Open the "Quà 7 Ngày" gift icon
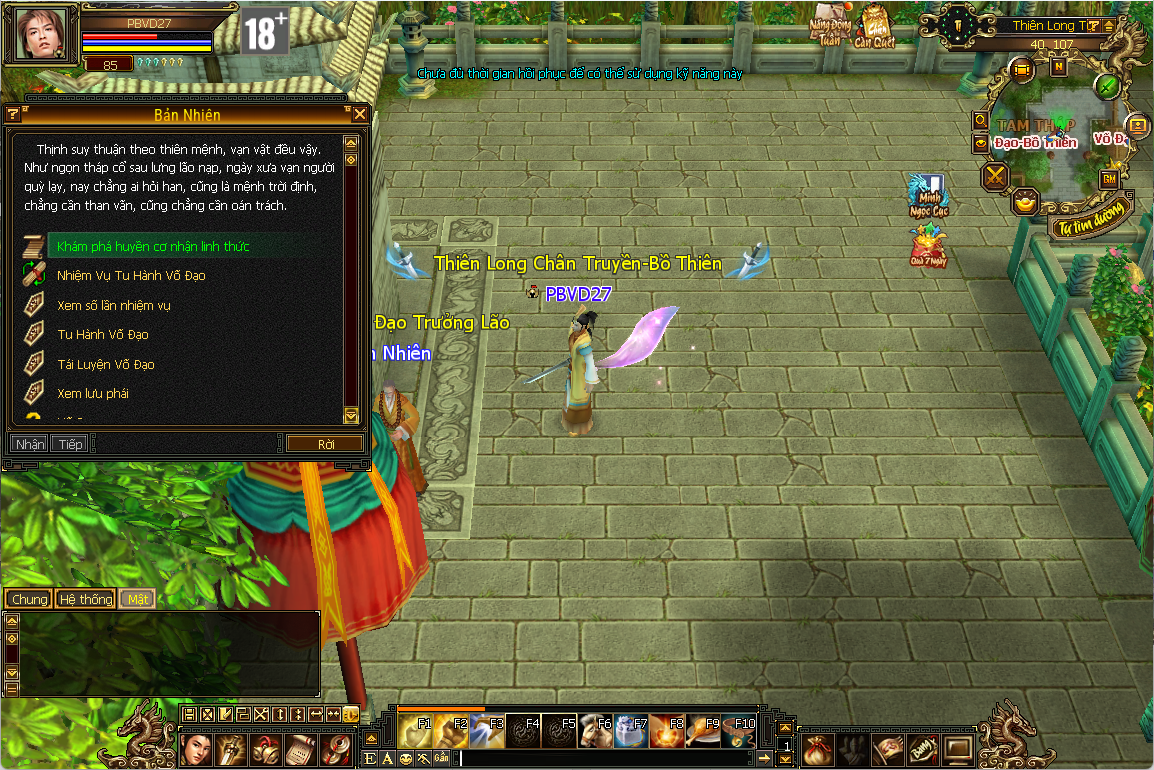 click(928, 246)
